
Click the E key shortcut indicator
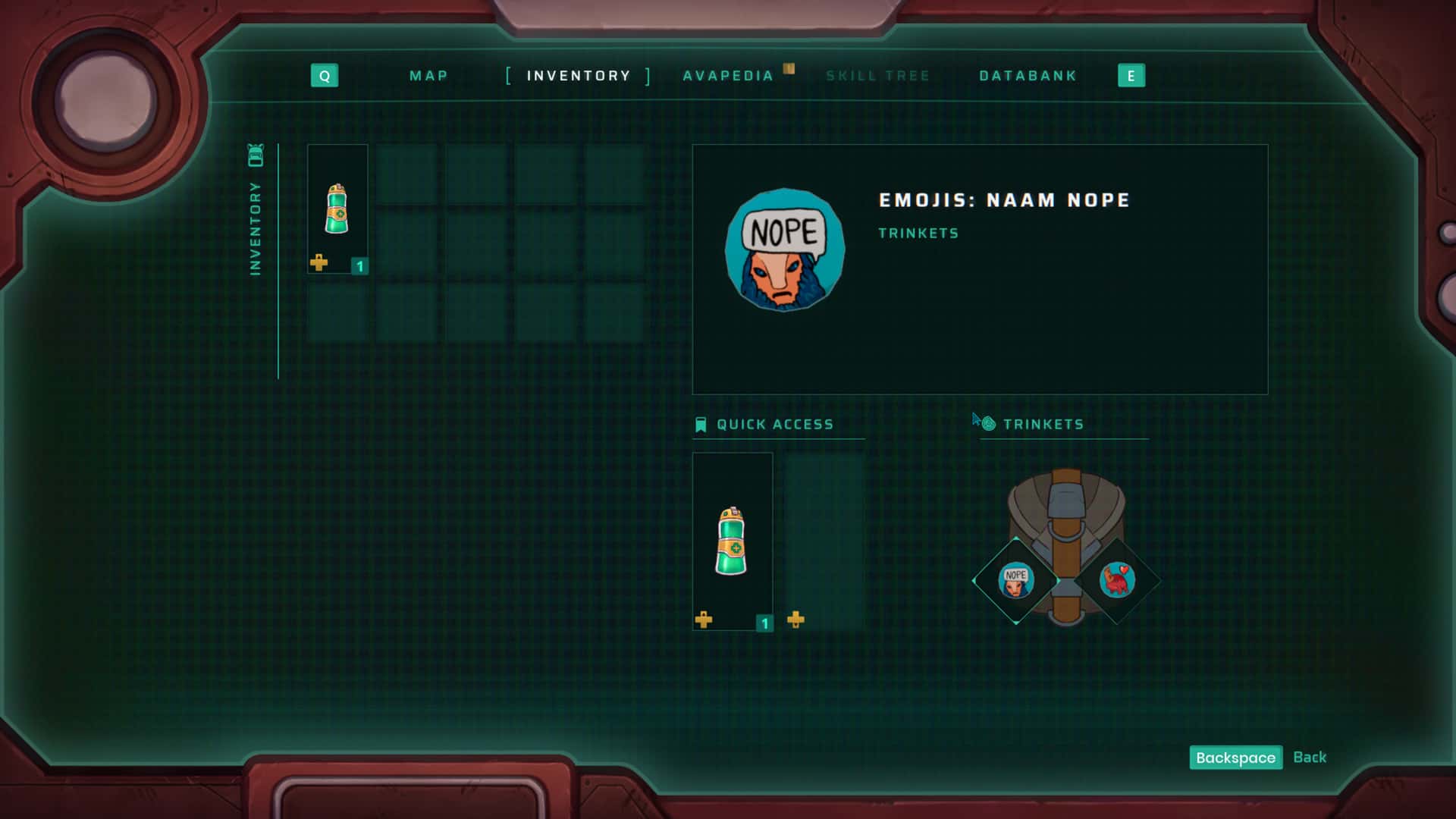pyautogui.click(x=1131, y=76)
